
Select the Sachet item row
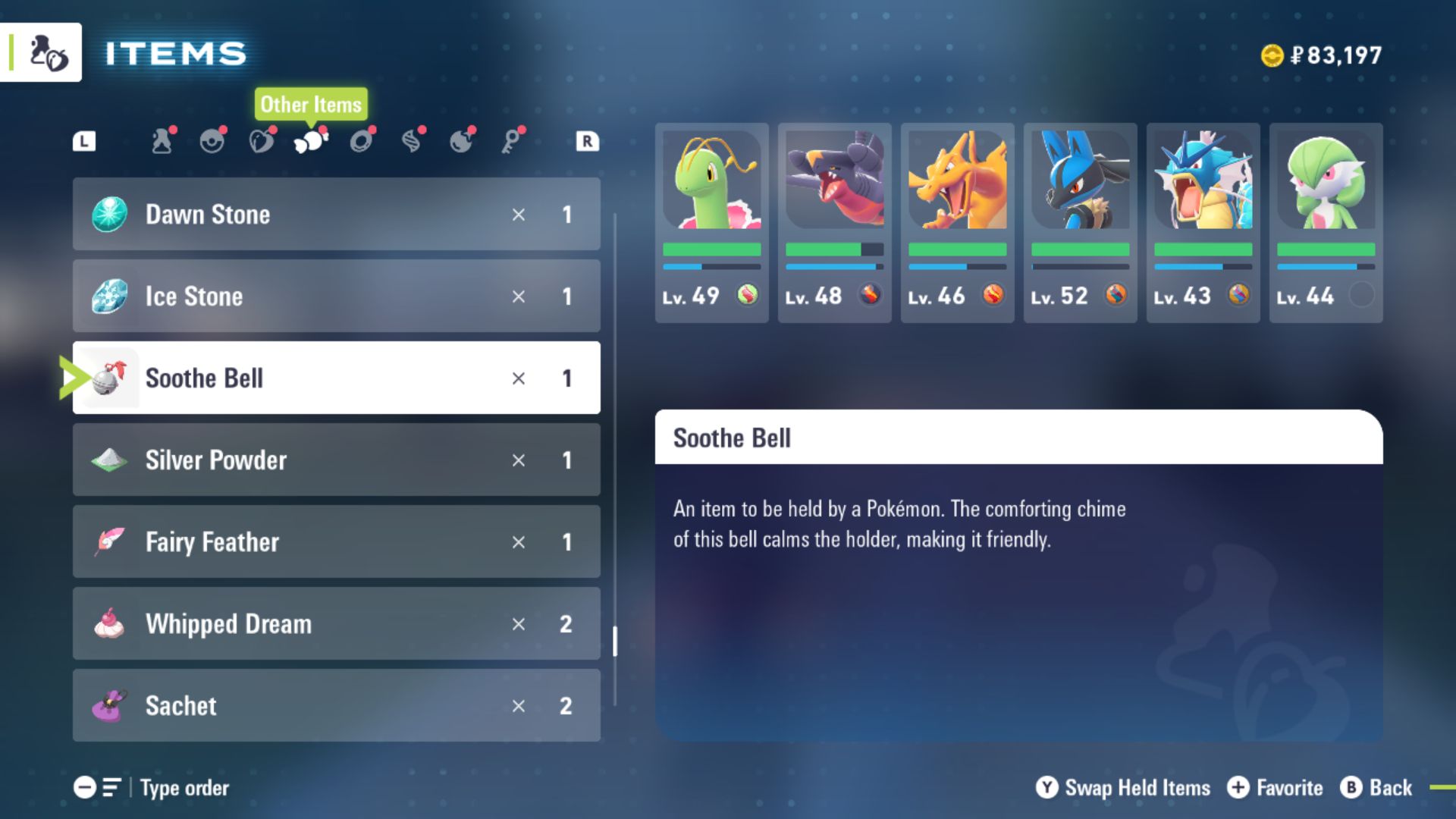[336, 706]
